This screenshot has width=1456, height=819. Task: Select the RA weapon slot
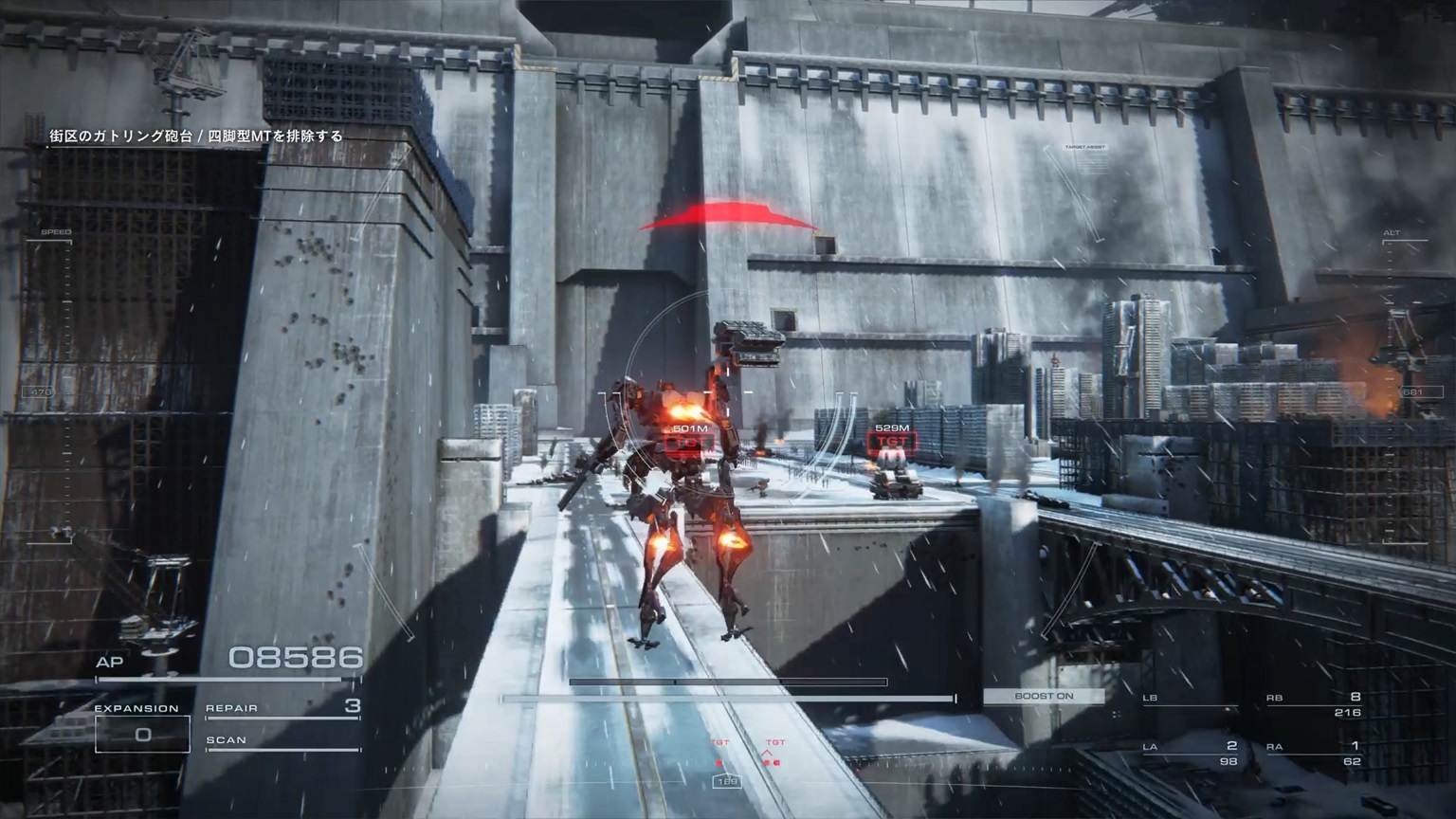click(x=1313, y=753)
